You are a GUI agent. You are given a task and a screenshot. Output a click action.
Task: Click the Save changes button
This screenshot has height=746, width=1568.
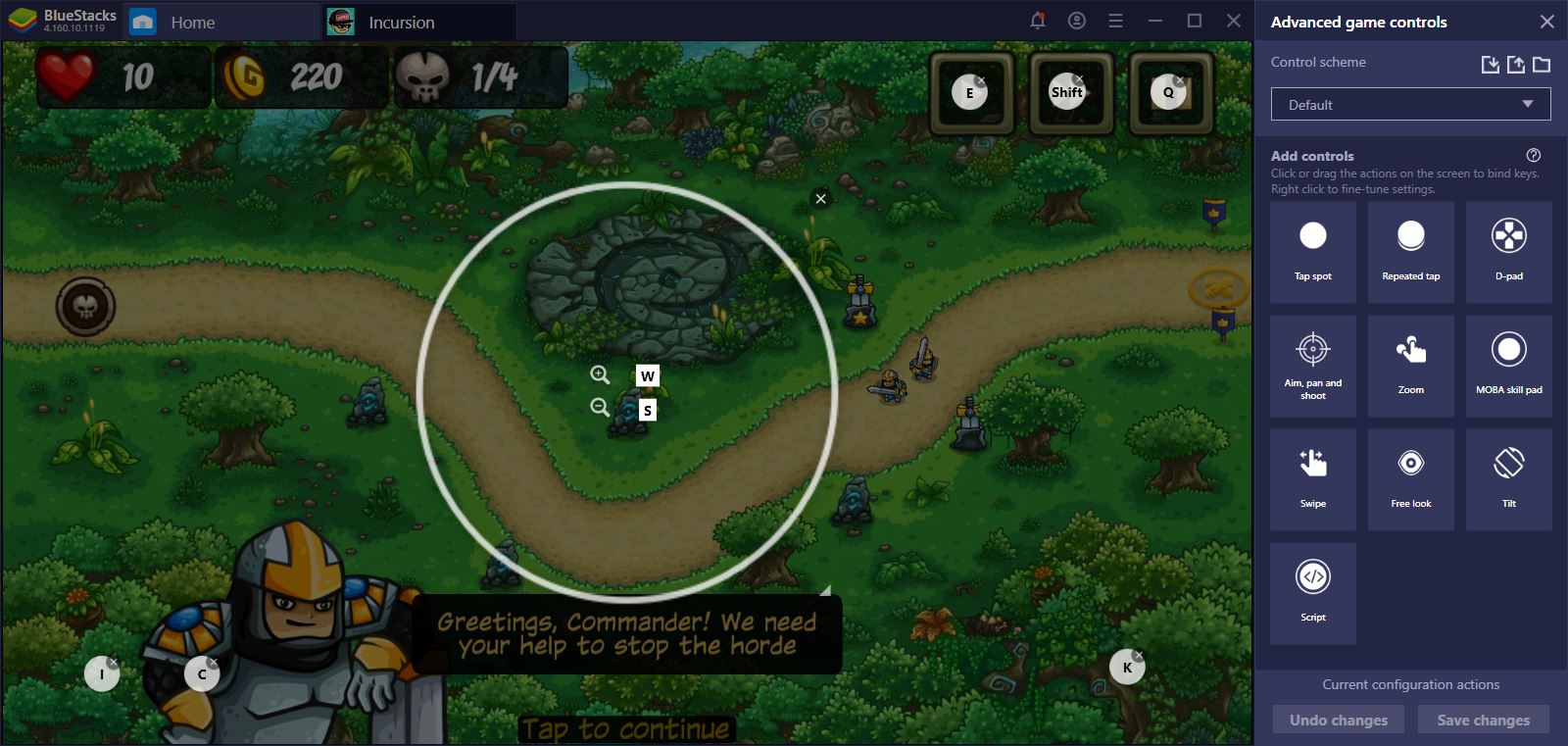coord(1483,719)
